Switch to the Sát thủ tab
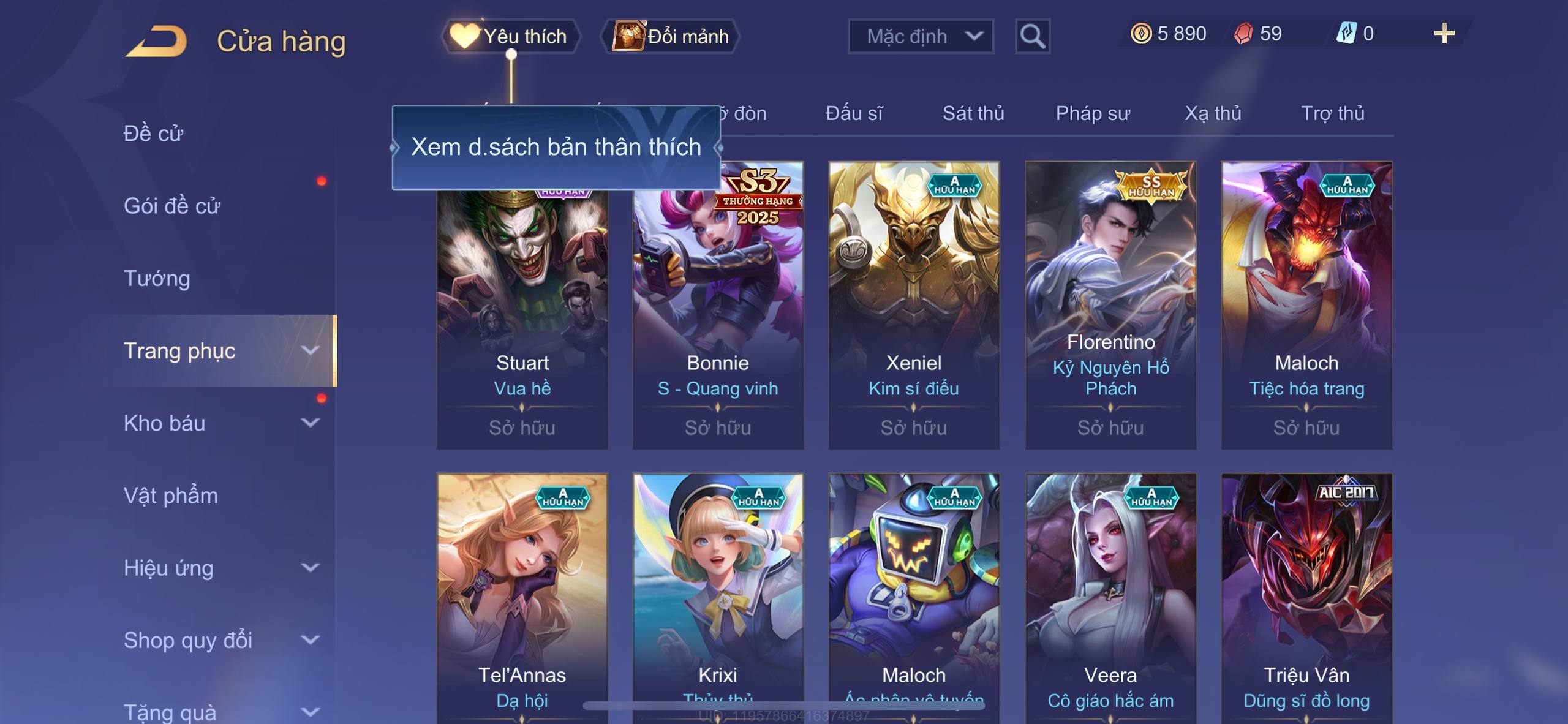This screenshot has width=1568, height=724. point(973,113)
